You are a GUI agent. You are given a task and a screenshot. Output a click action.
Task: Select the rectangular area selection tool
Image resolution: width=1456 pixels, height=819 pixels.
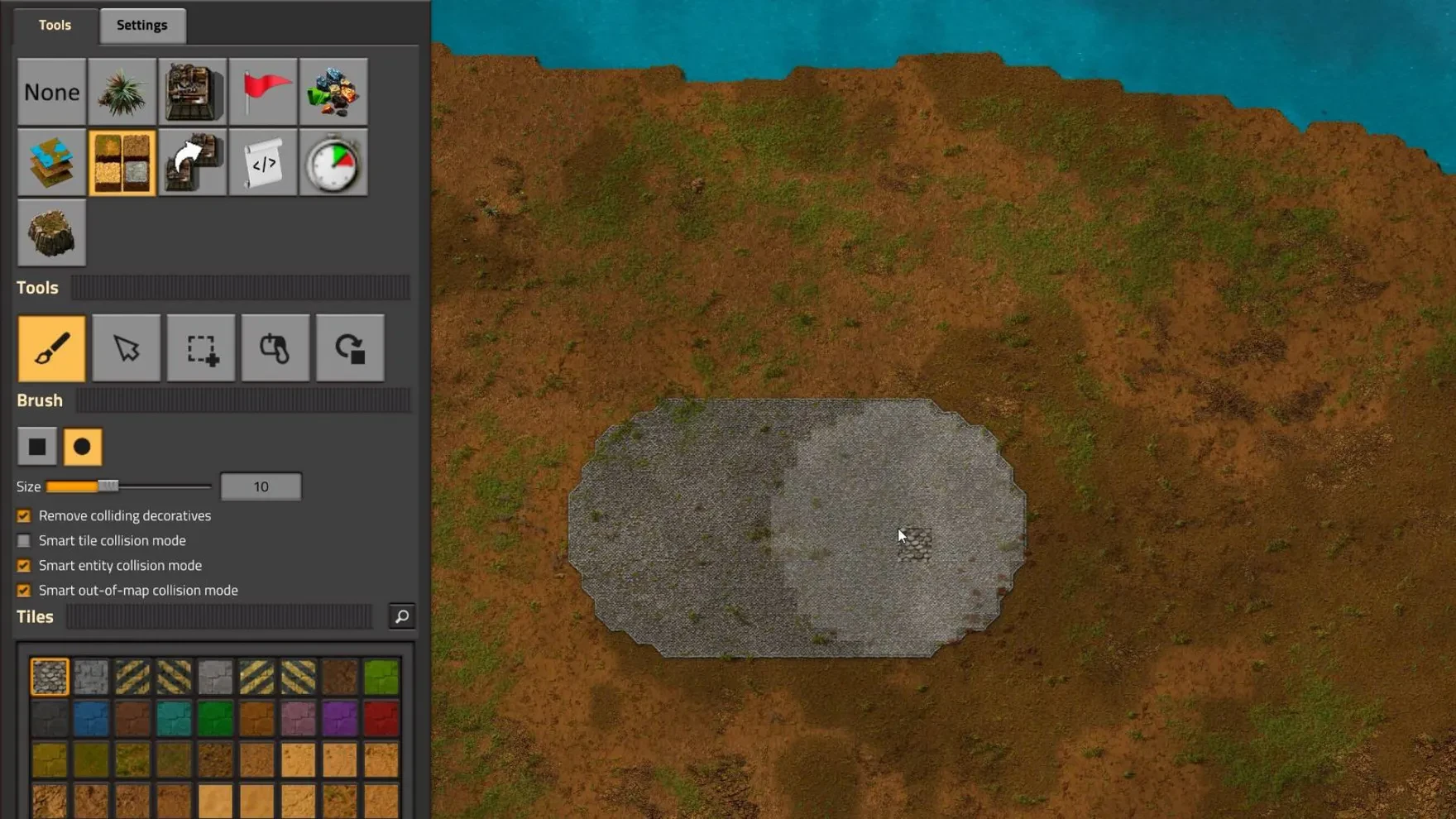(x=200, y=348)
